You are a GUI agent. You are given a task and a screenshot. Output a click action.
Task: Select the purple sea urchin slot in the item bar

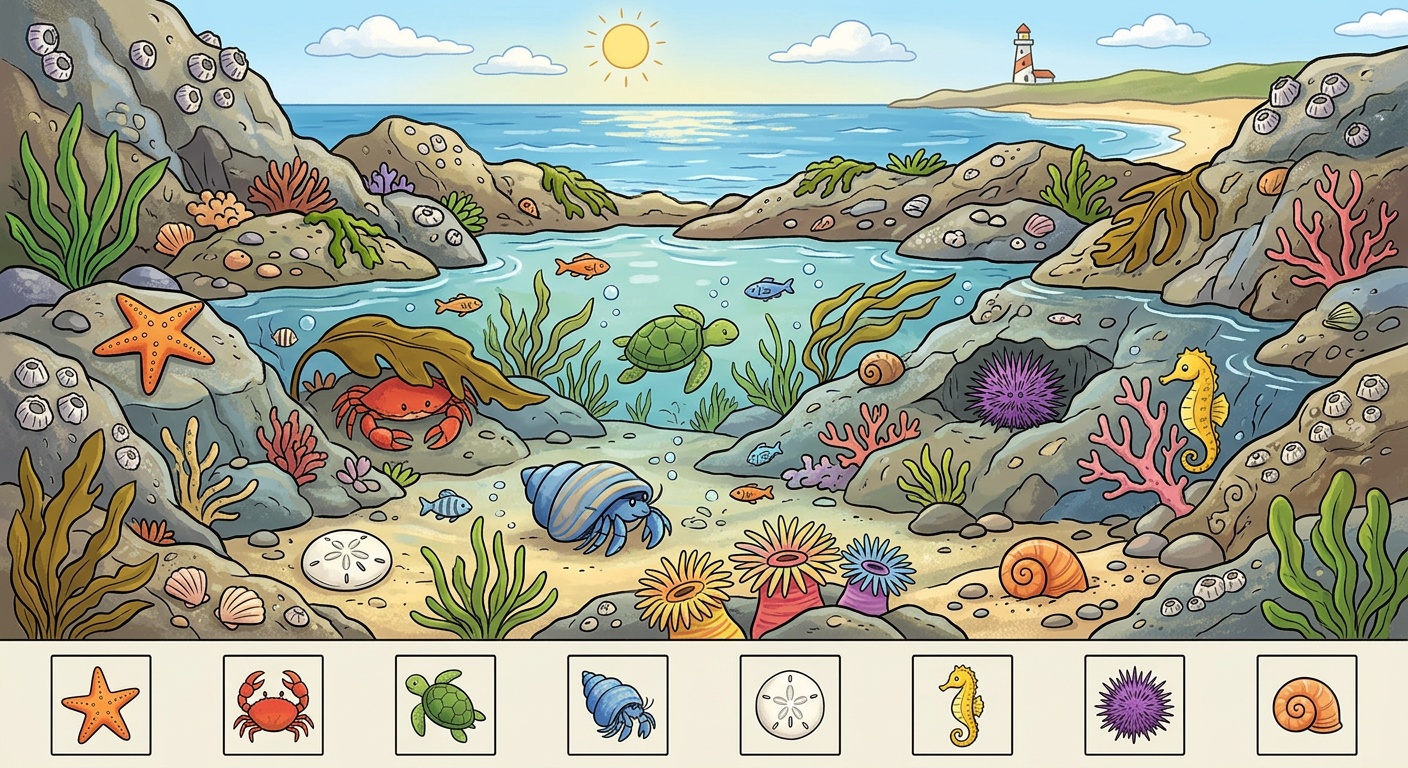tap(1134, 705)
